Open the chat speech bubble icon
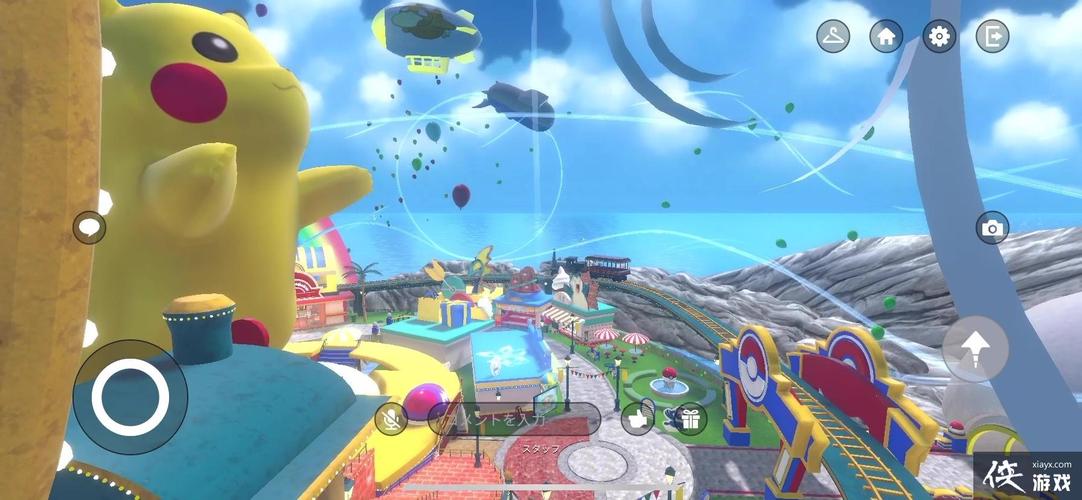Image resolution: width=1082 pixels, height=500 pixels. (89, 228)
